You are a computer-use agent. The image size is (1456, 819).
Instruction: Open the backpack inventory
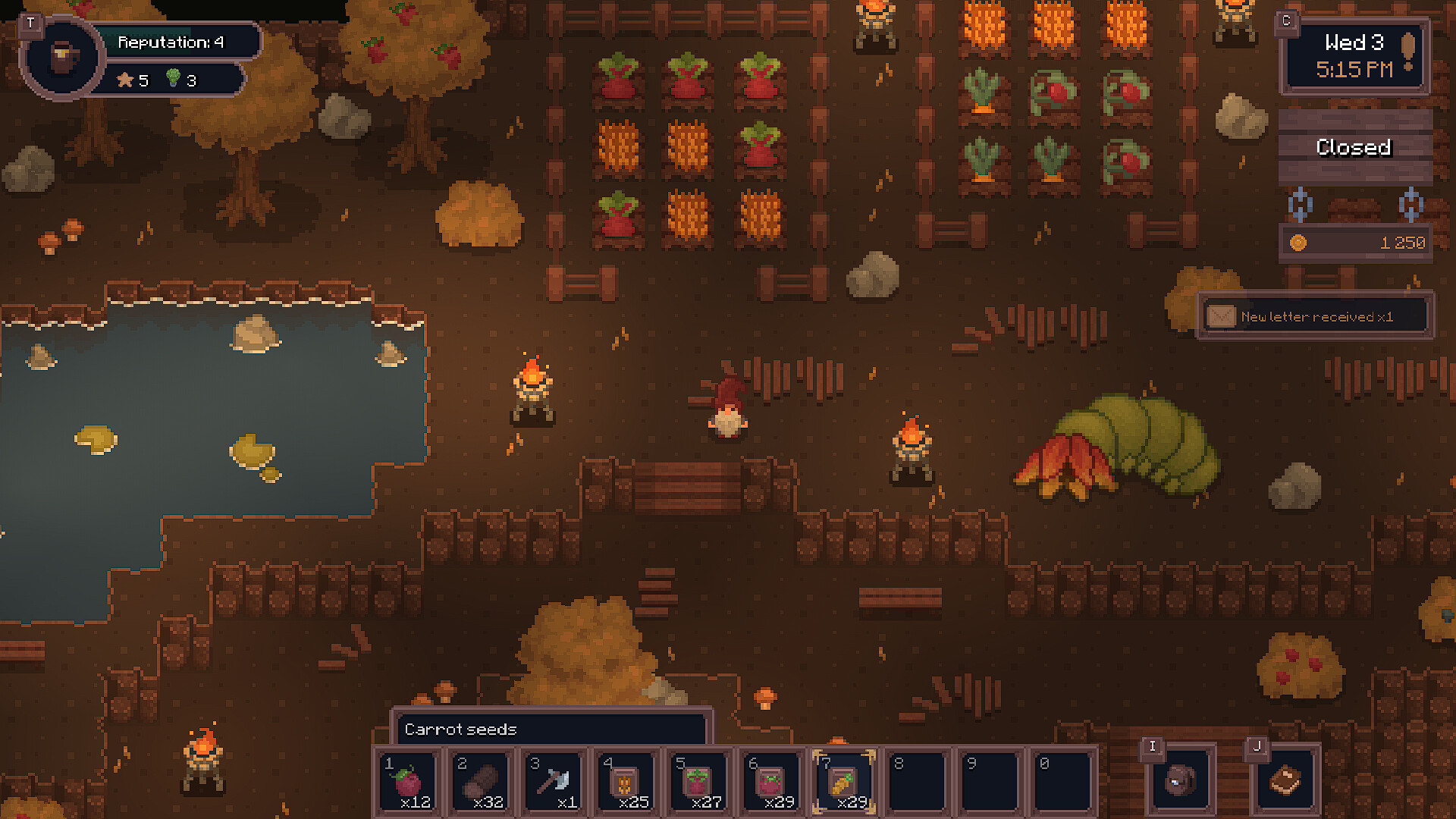click(x=1180, y=780)
